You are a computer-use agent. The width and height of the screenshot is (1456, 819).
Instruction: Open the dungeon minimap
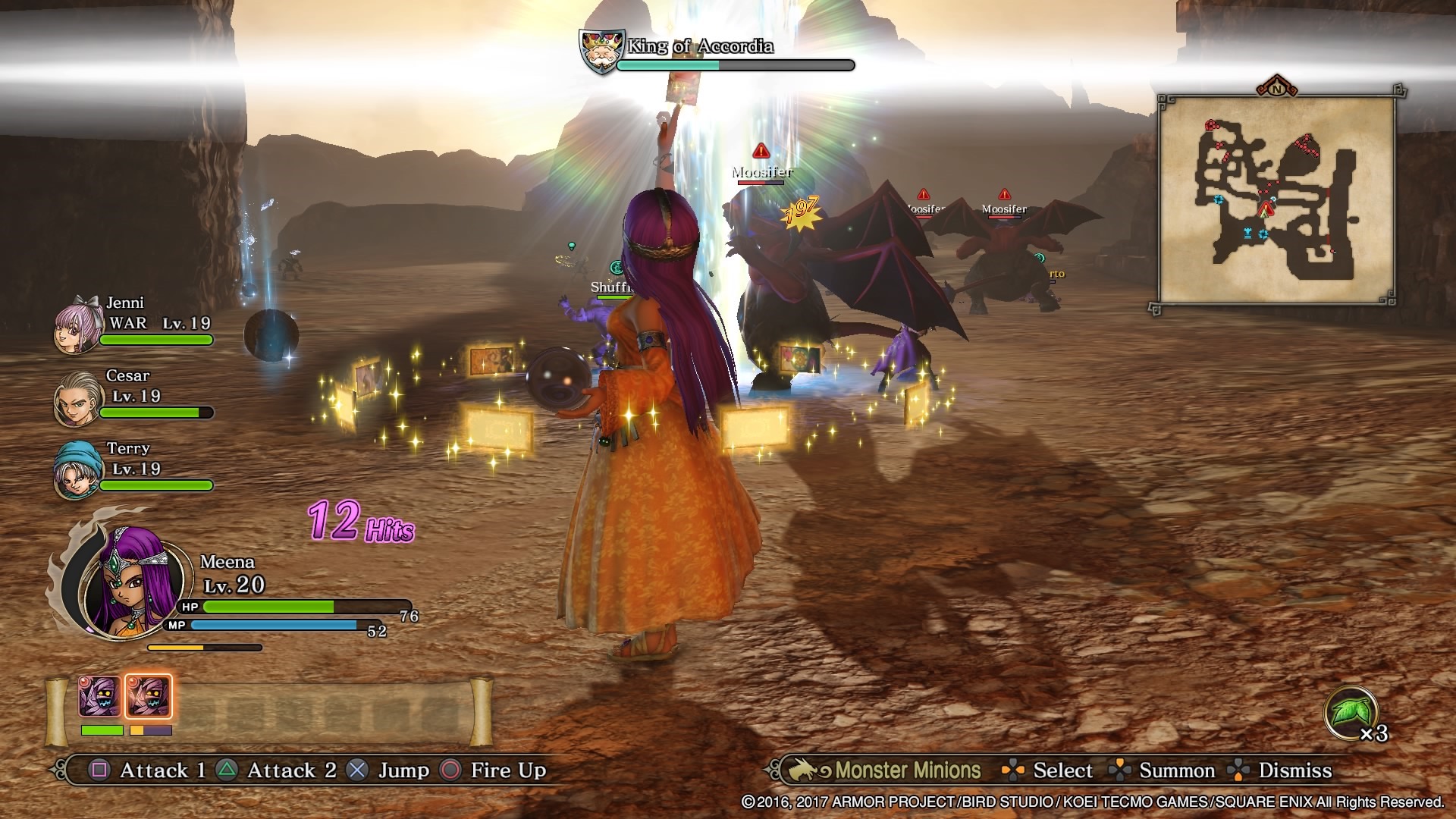pos(1276,199)
